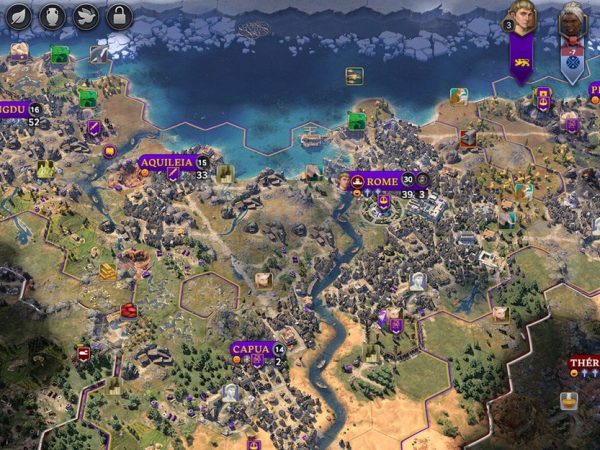Viewport: 600px width, 450px height.
Task: Select the Rome city banner
Action: 381,181
